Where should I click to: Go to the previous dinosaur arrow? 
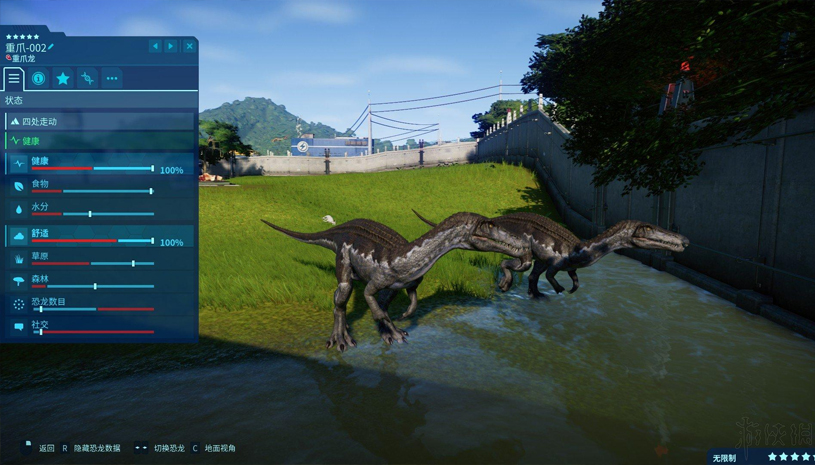(155, 46)
